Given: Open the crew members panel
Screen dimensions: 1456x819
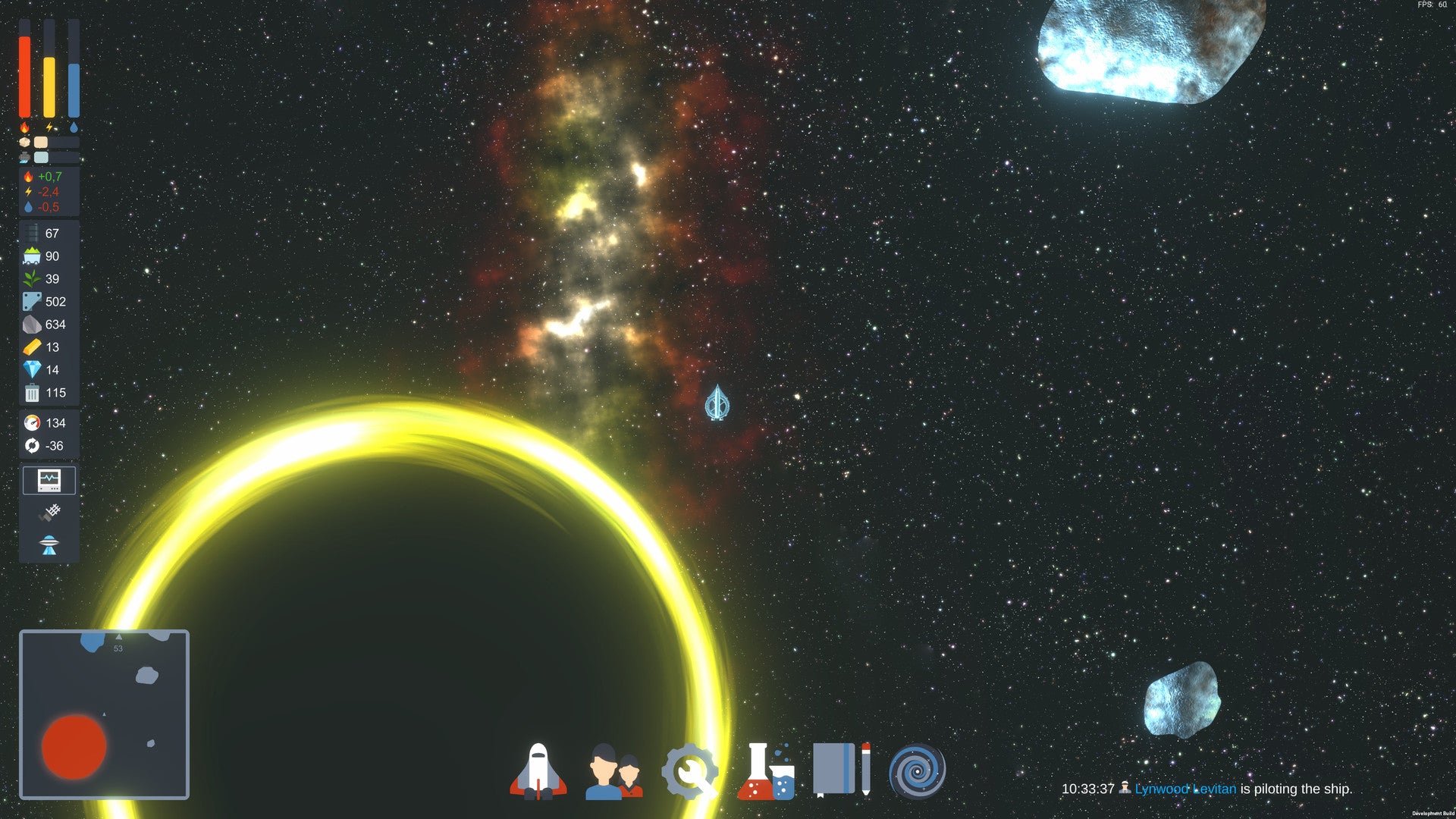Looking at the screenshot, I should tap(613, 771).
